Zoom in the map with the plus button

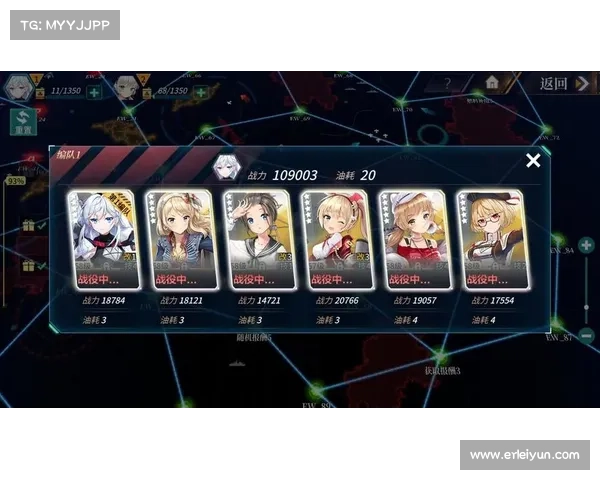coord(587,244)
